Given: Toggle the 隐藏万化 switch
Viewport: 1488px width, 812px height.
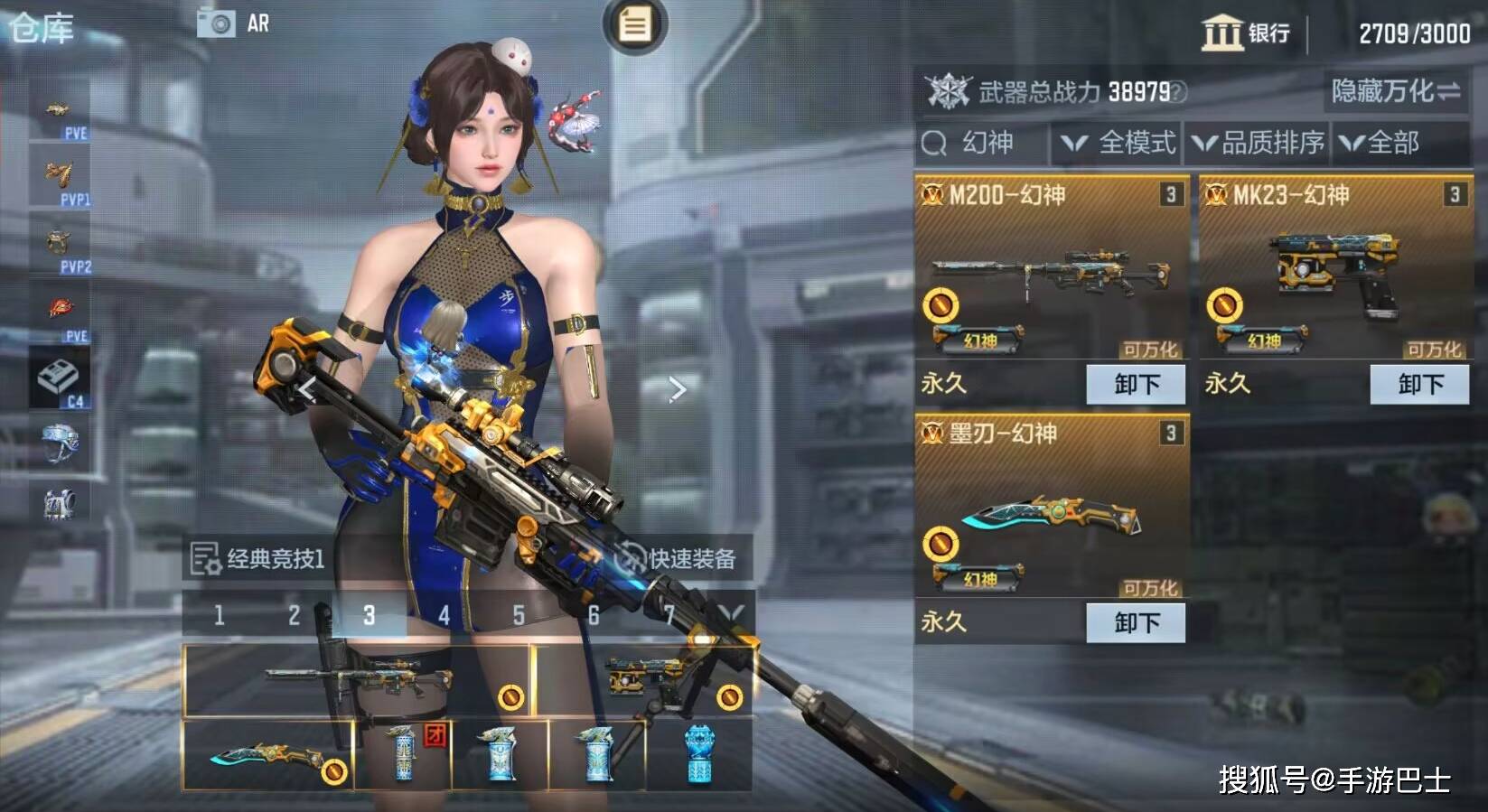Looking at the screenshot, I should coord(1395,91).
